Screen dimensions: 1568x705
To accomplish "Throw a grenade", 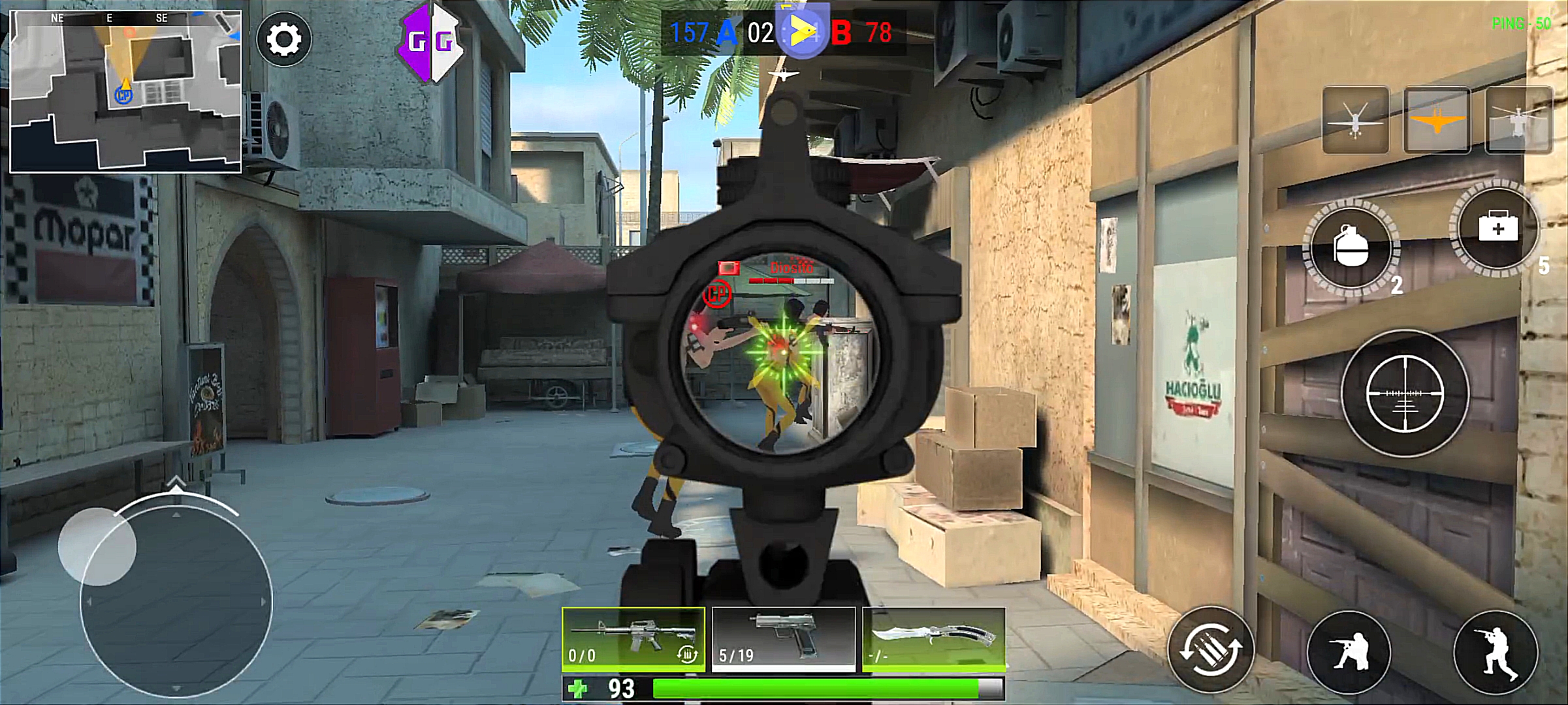I will pyautogui.click(x=1351, y=248).
